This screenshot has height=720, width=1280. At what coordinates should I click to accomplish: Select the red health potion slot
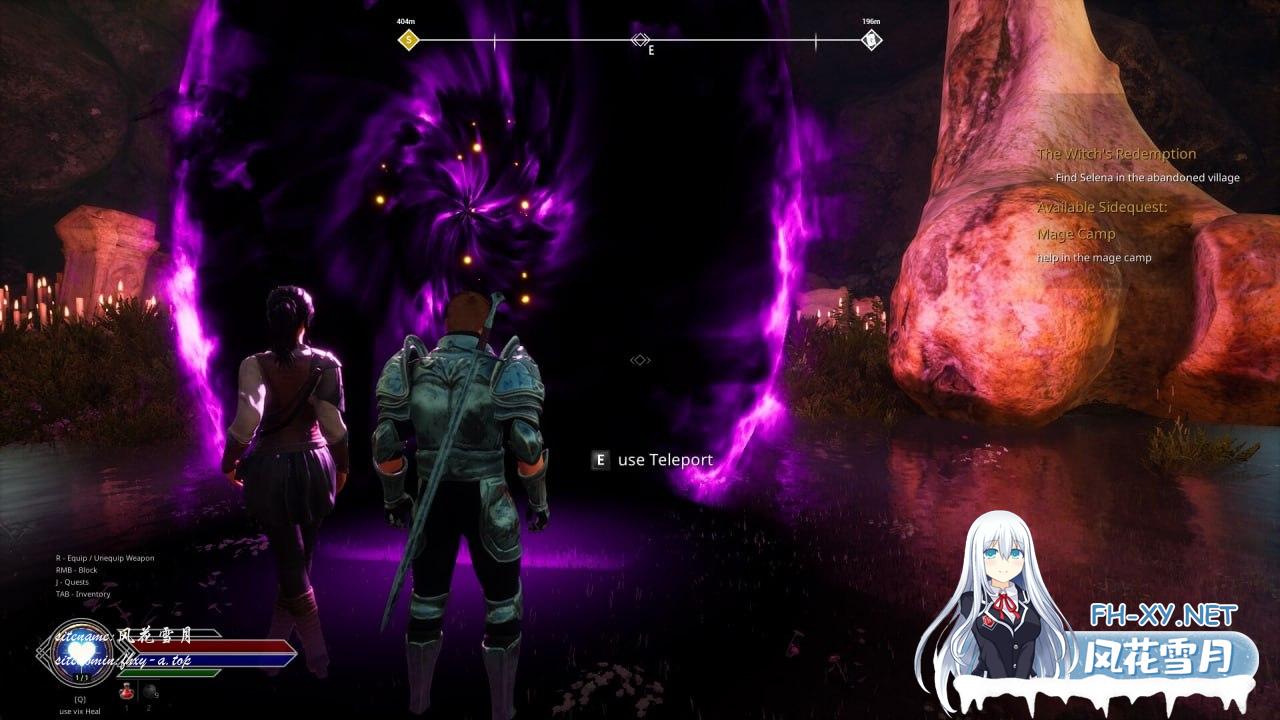pyautogui.click(x=127, y=691)
